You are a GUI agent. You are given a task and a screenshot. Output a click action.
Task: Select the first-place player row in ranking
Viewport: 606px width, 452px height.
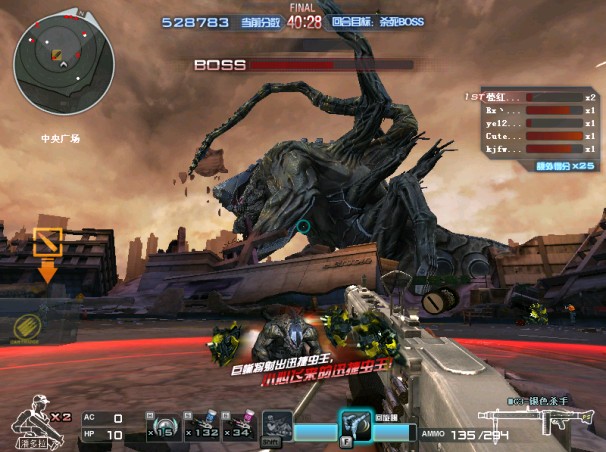(530, 97)
